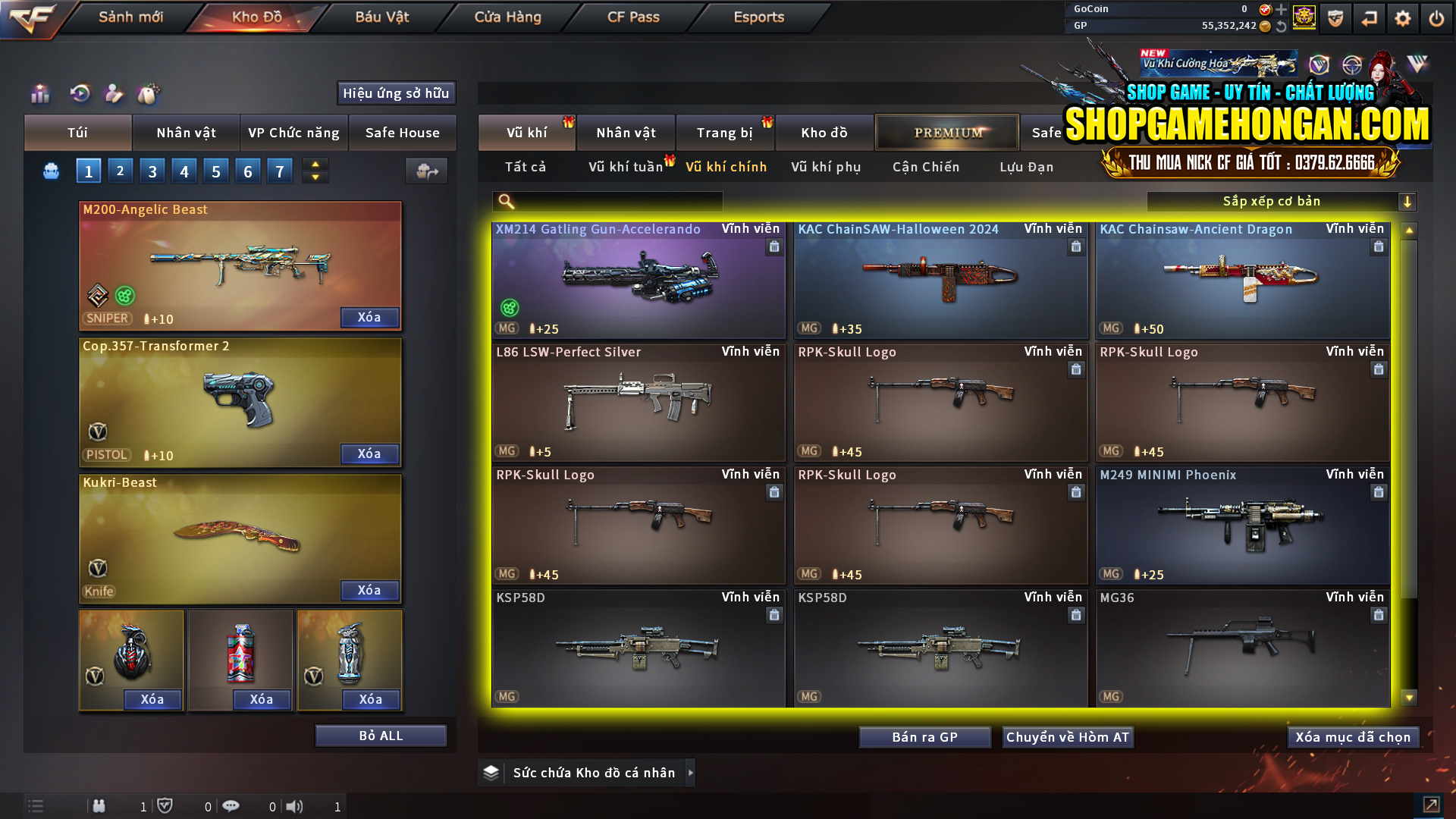Image resolution: width=1456 pixels, height=819 pixels.
Task: Click the Bán ra GP button
Action: pyautogui.click(x=924, y=736)
